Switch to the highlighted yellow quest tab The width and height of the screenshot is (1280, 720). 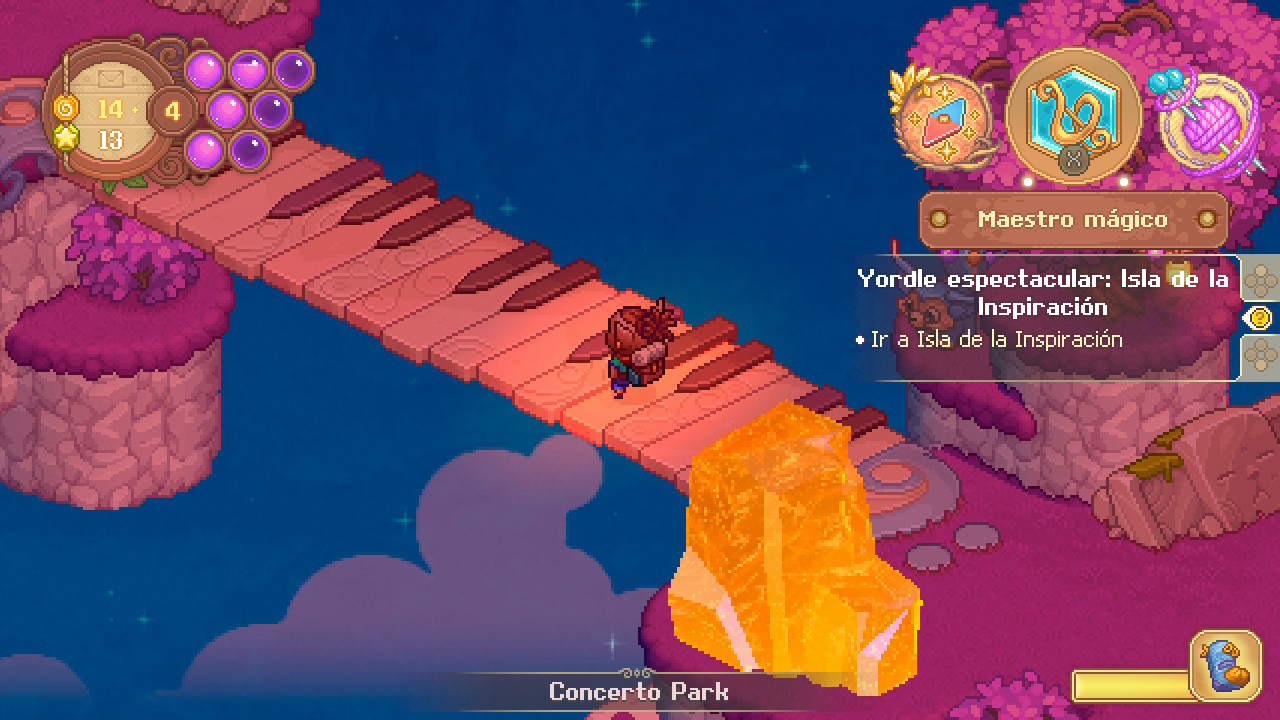(1260, 318)
